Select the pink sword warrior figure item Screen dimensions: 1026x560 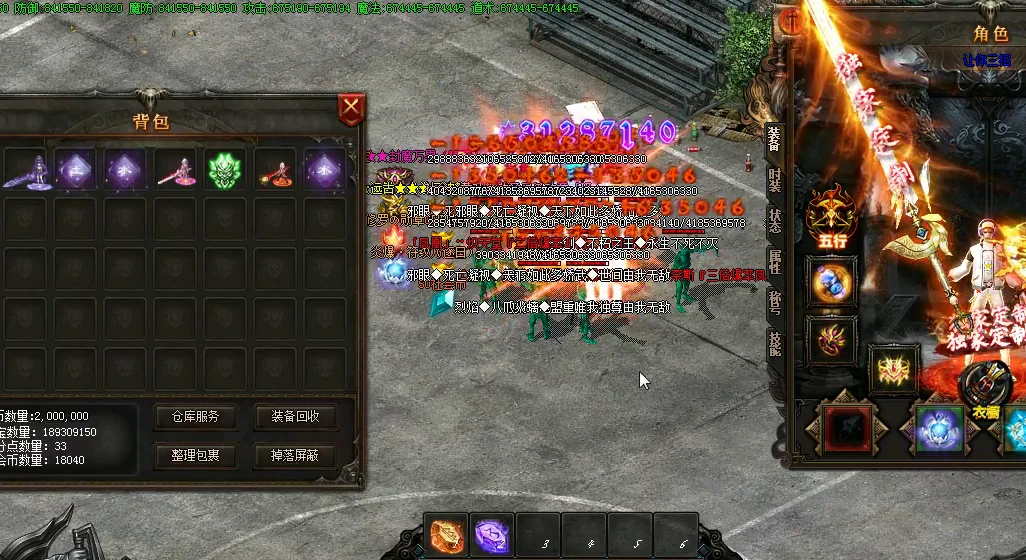(x=175, y=170)
